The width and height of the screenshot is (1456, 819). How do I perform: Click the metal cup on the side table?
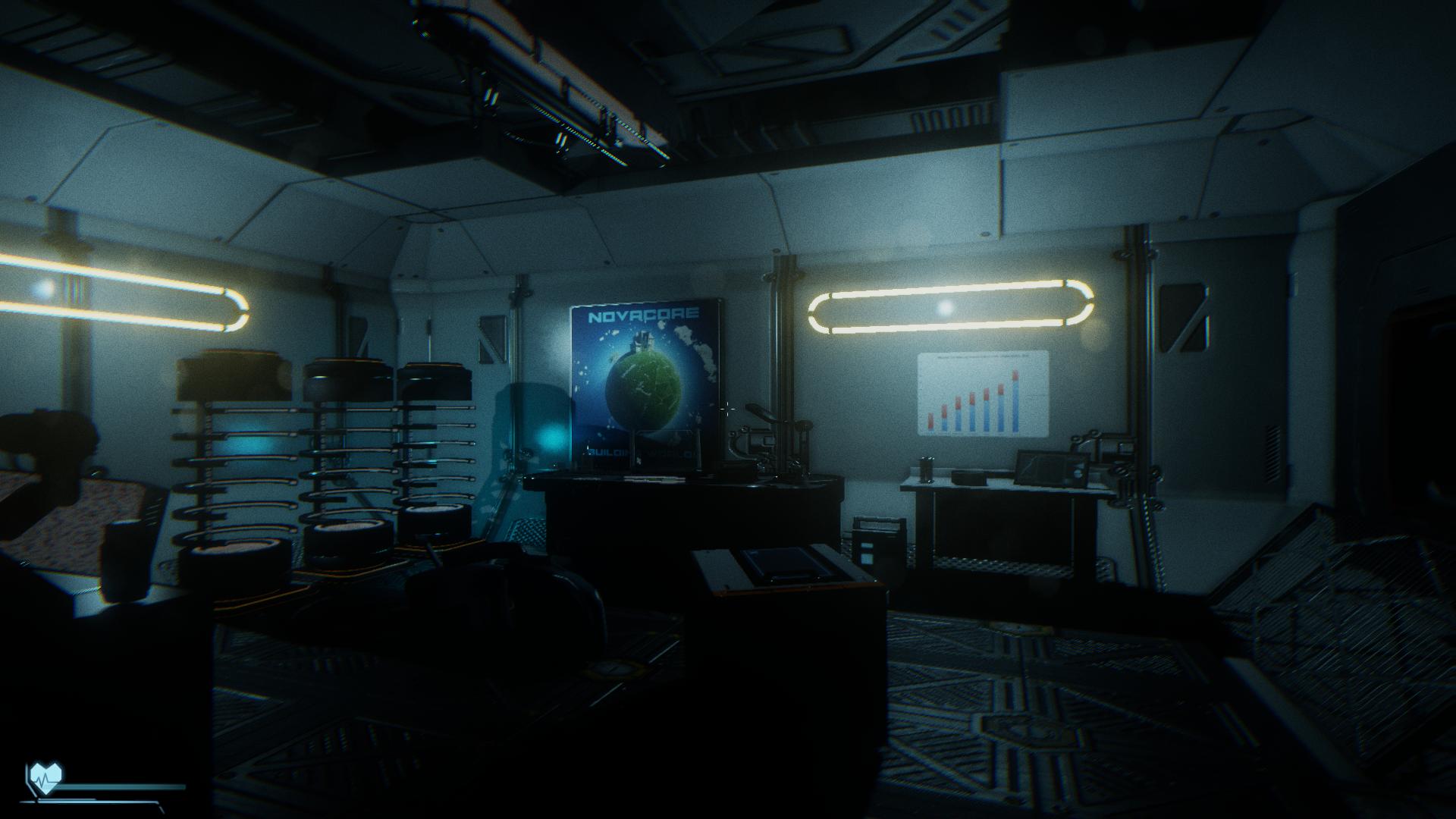pos(926,471)
